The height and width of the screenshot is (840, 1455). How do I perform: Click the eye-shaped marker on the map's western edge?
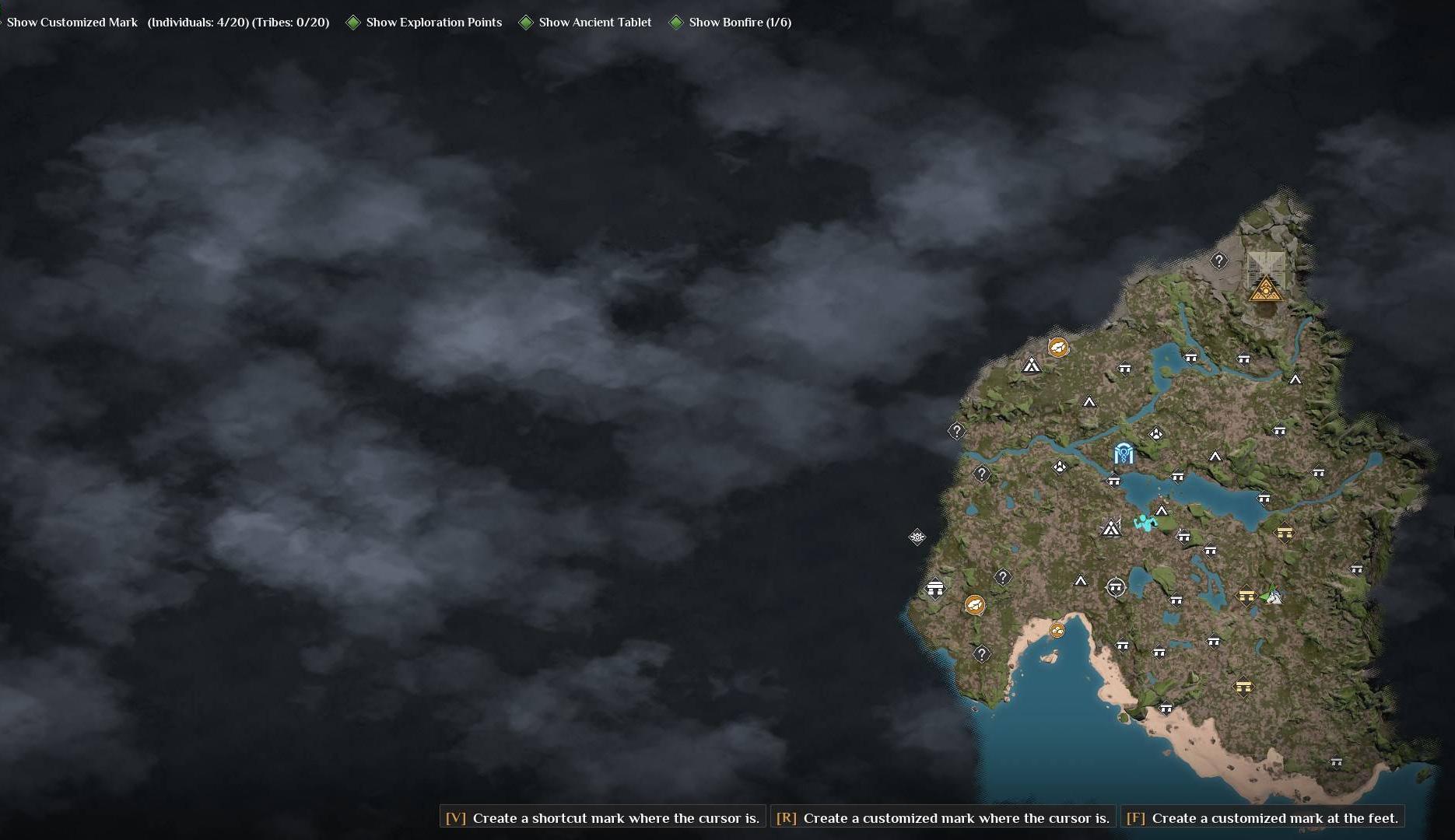pyautogui.click(x=917, y=537)
